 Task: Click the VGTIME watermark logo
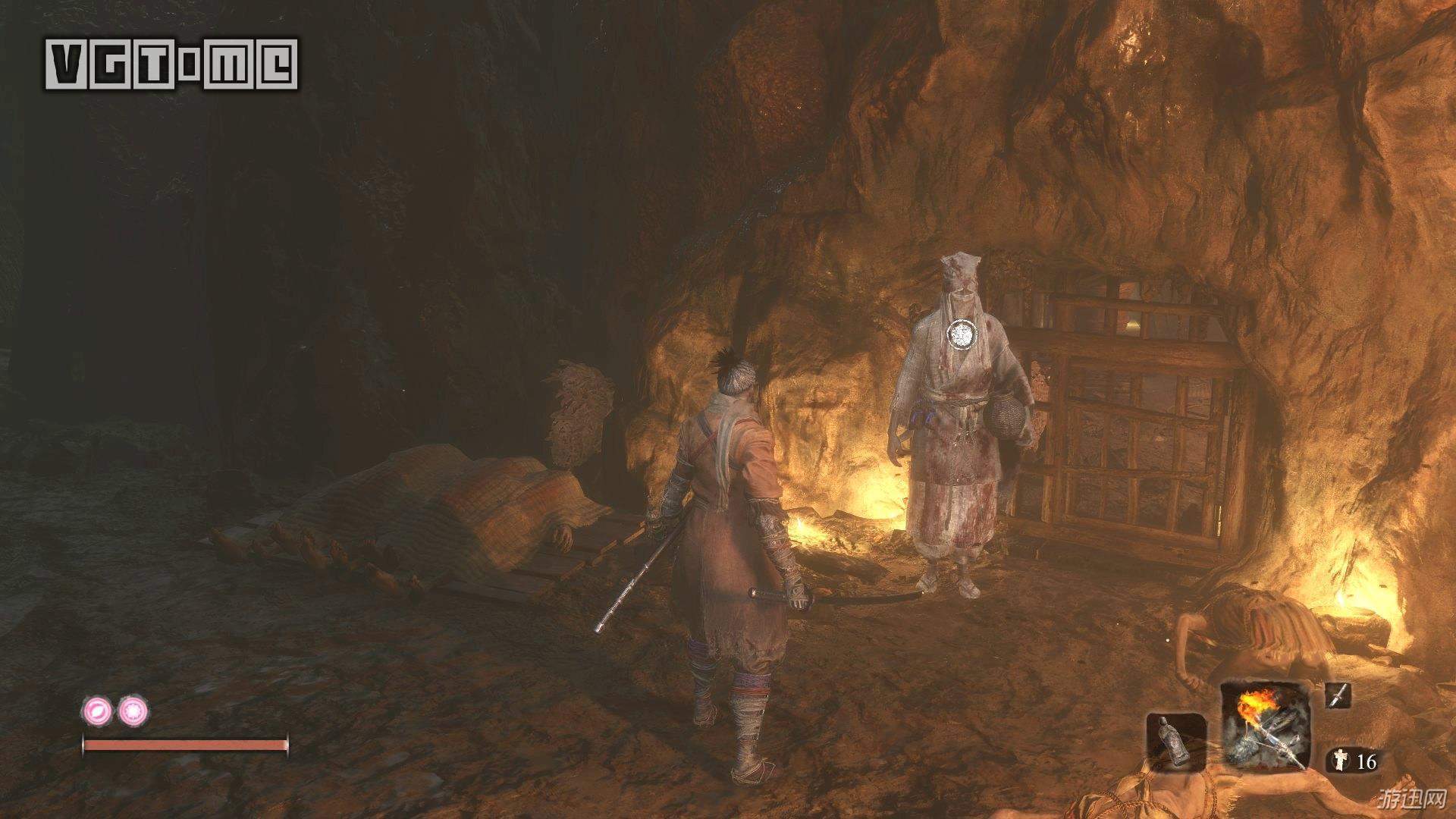click(172, 64)
